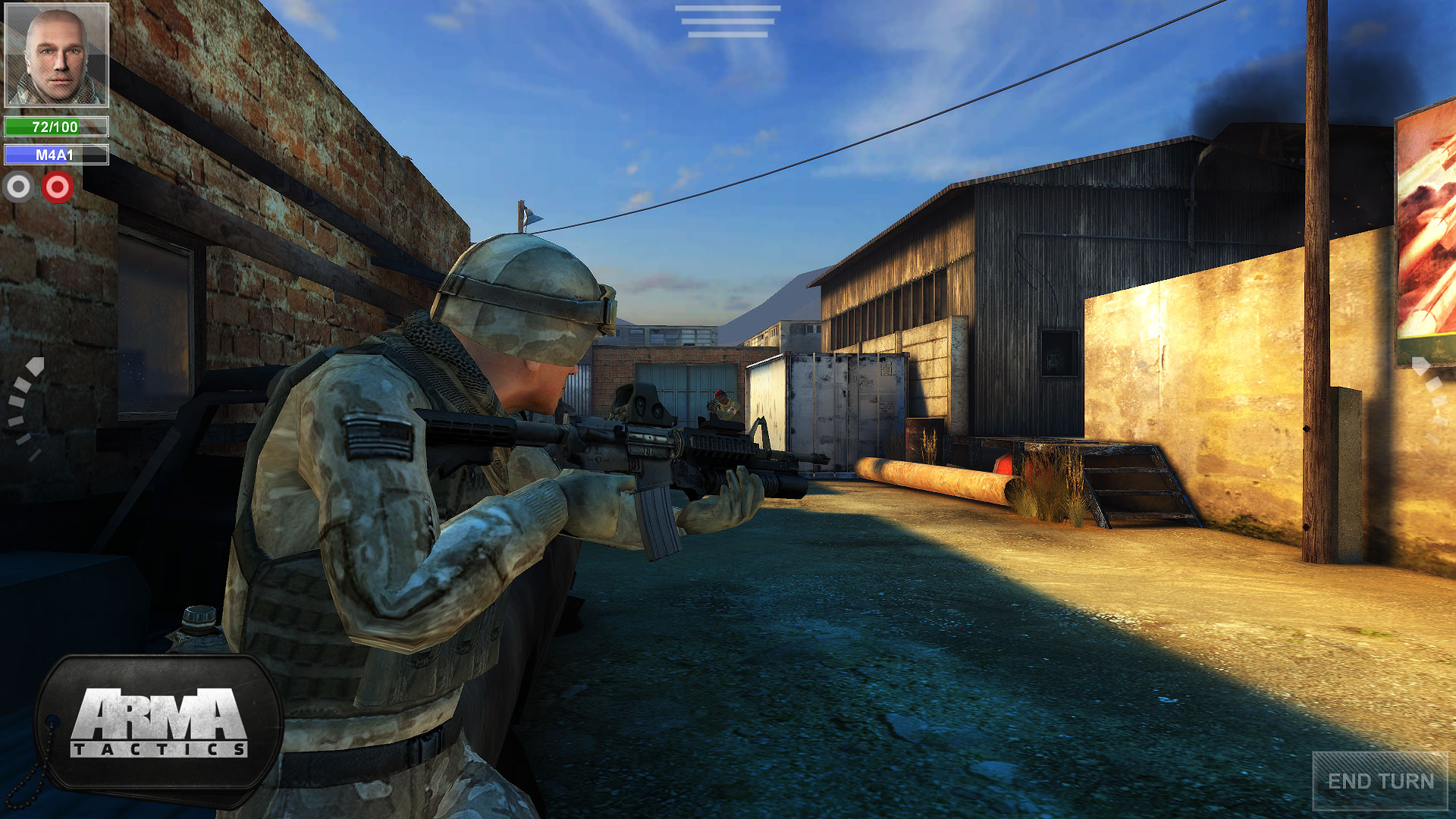The width and height of the screenshot is (1456, 819).
Task: Toggle the white ring stance button
Action: (20, 184)
